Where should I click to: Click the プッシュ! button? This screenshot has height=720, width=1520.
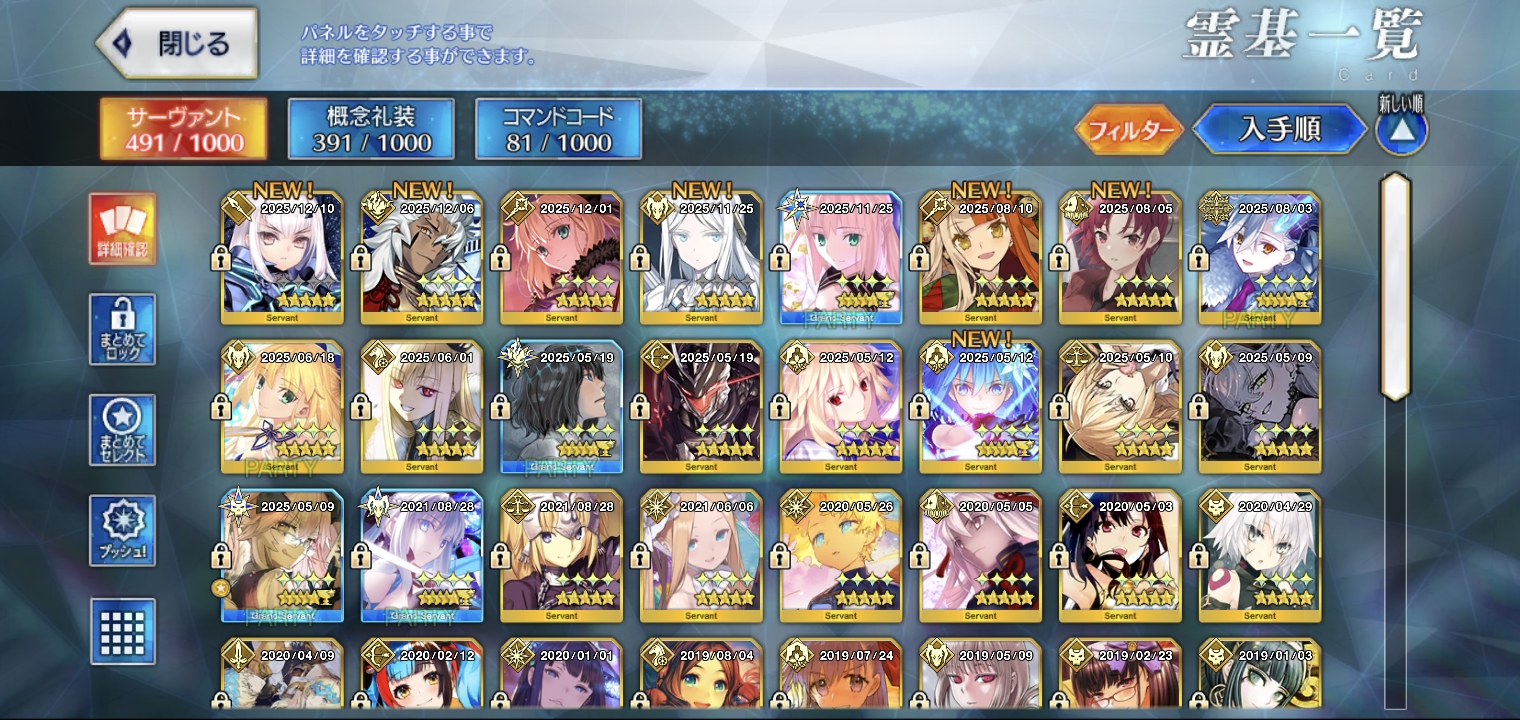pyautogui.click(x=122, y=530)
